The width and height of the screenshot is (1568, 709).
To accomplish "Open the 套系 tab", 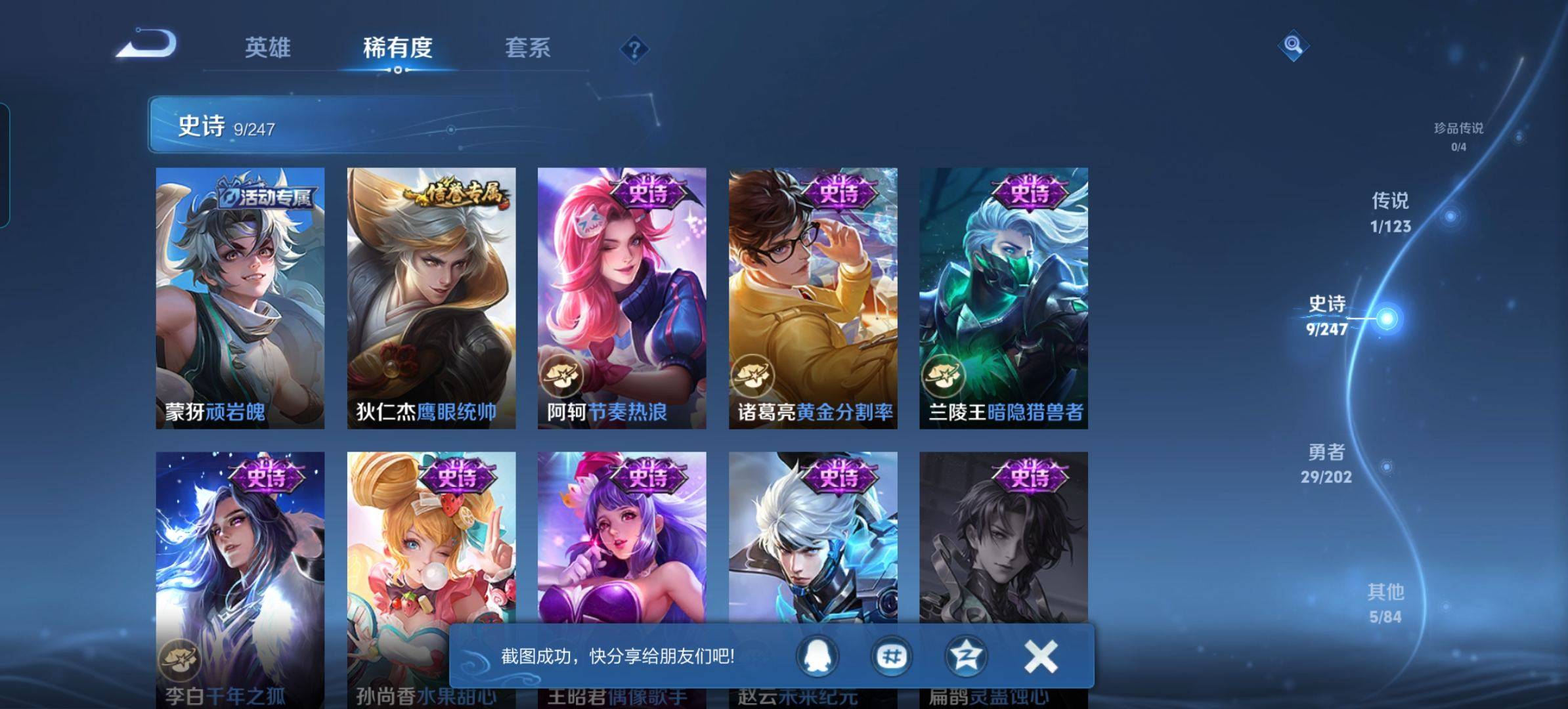I will click(527, 47).
